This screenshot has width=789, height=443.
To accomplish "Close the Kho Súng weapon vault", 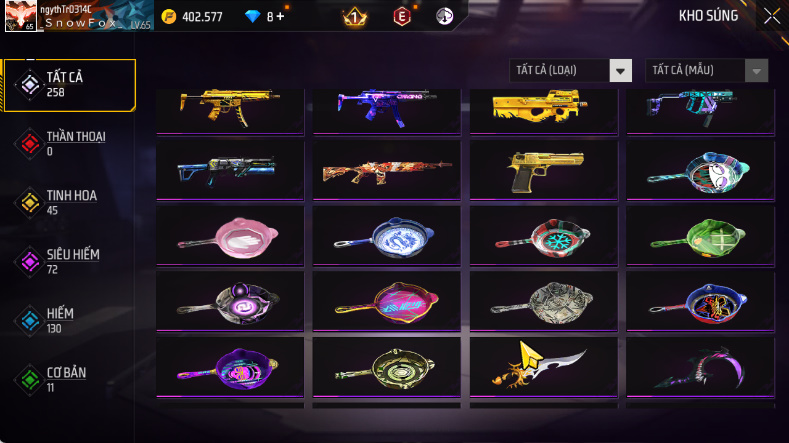I will point(772,16).
